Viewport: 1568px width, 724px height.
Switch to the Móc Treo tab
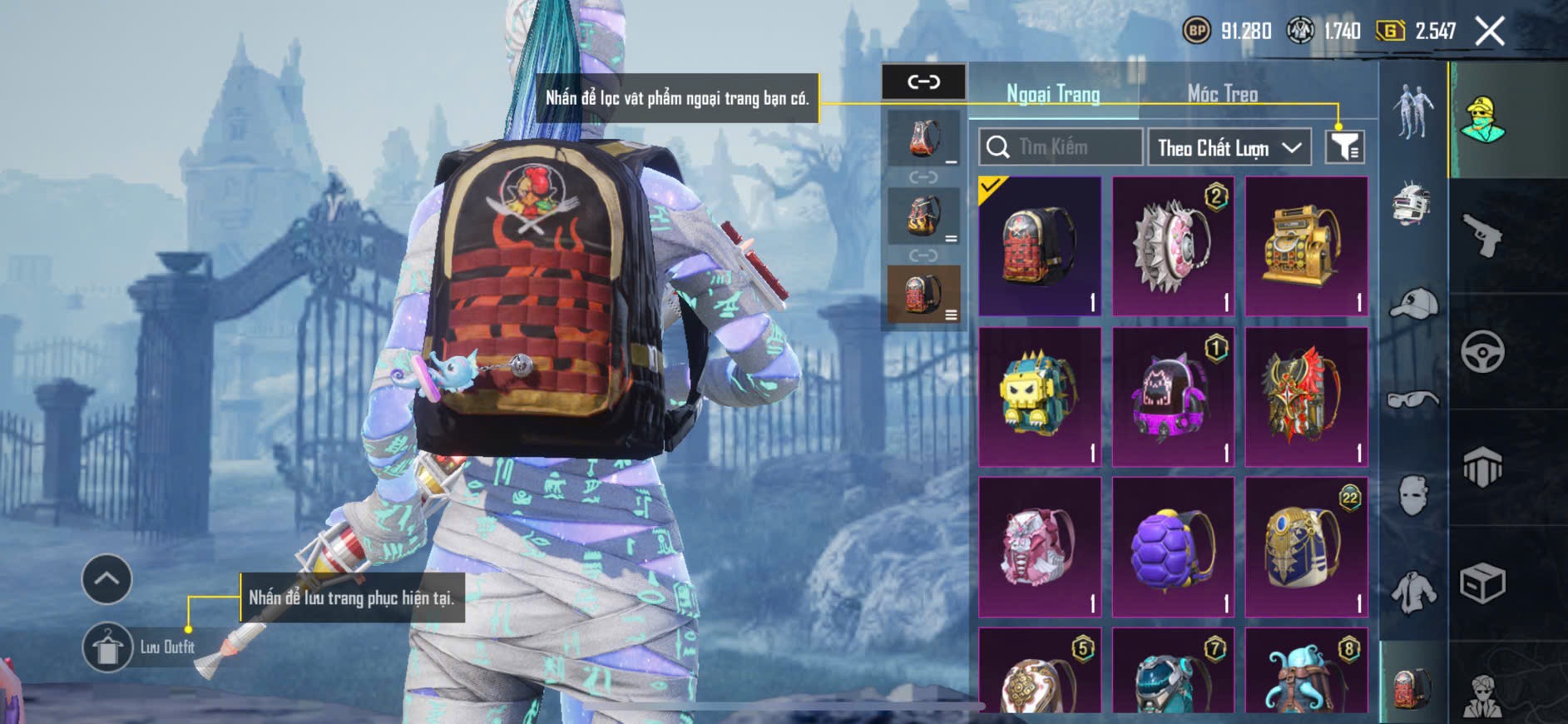[1222, 93]
